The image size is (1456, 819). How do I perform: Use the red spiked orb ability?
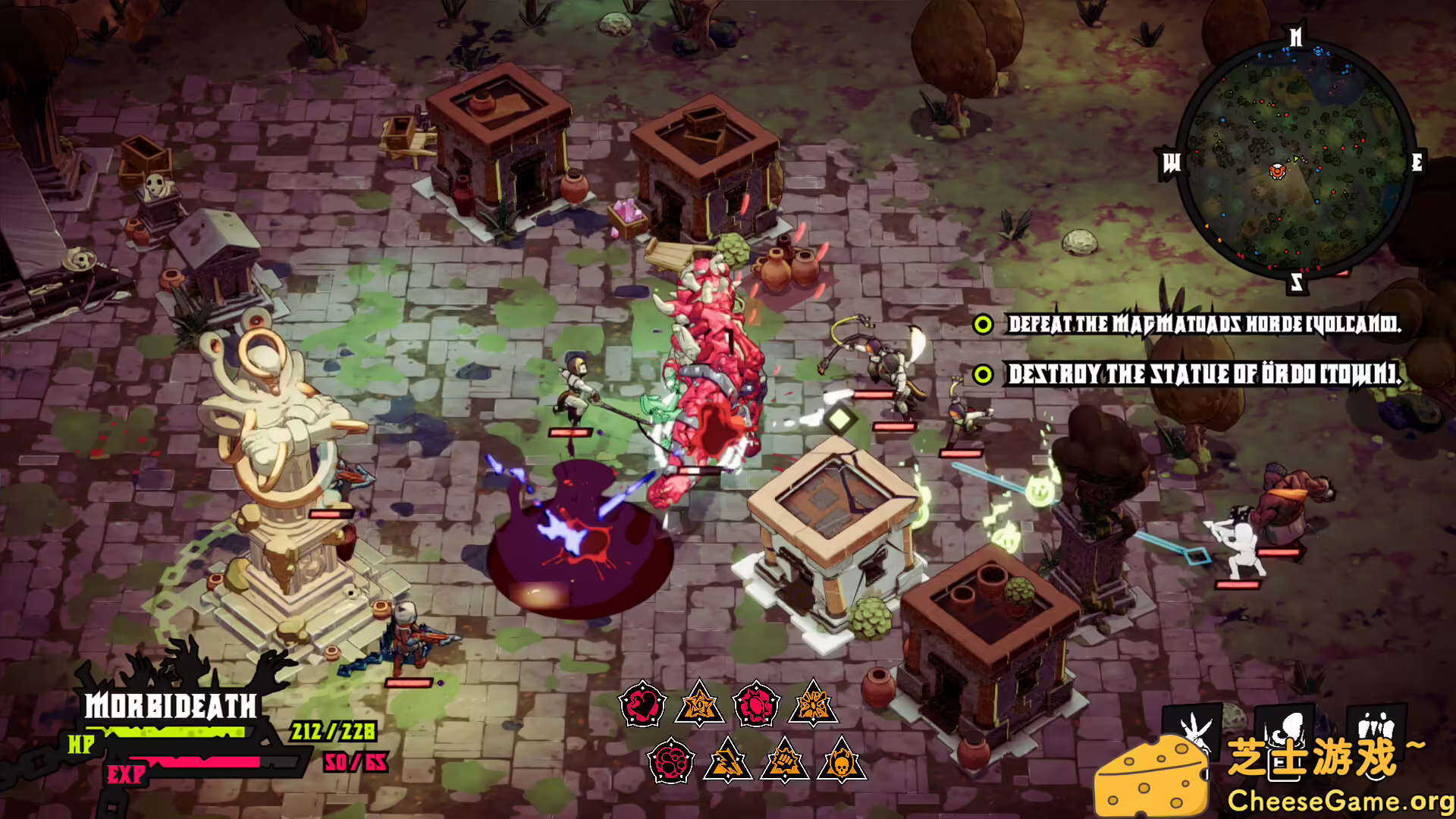point(756,704)
